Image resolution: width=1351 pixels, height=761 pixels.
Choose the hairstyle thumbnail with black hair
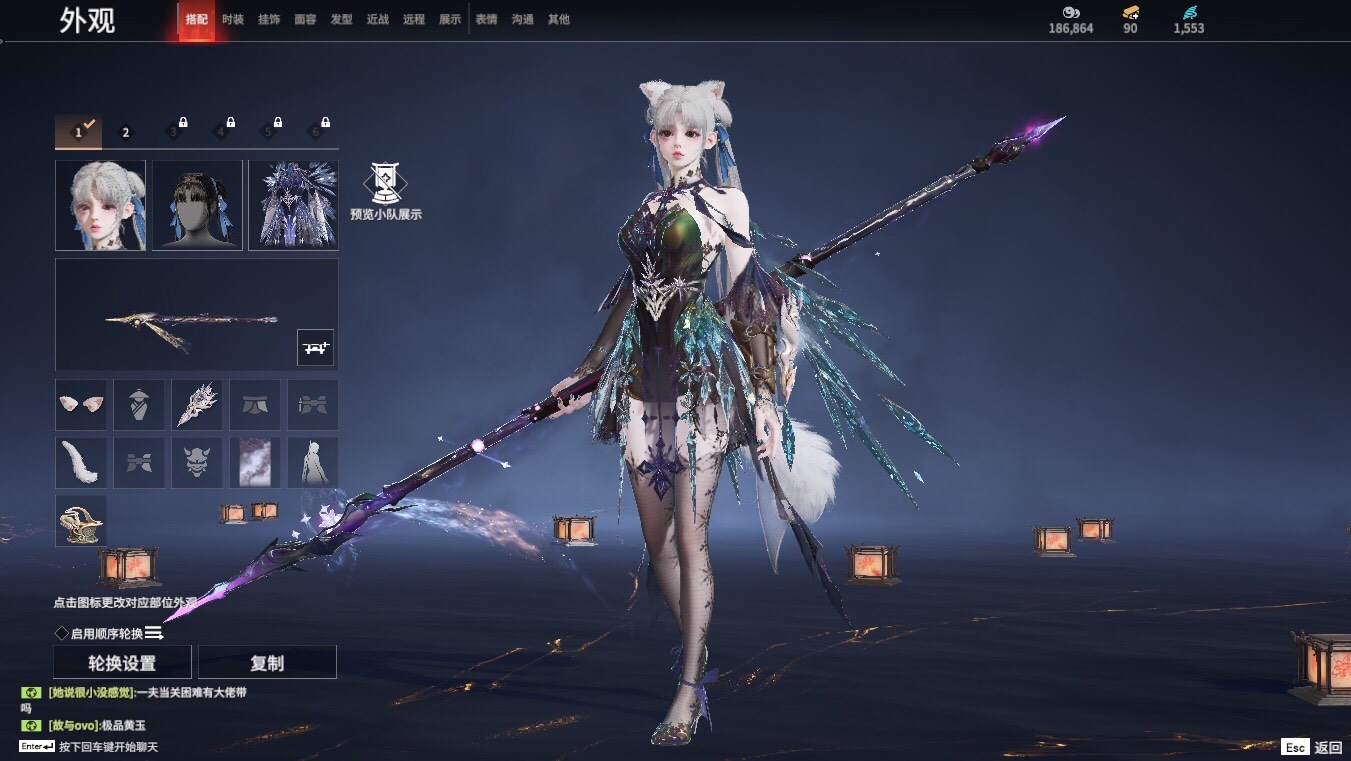tap(197, 205)
